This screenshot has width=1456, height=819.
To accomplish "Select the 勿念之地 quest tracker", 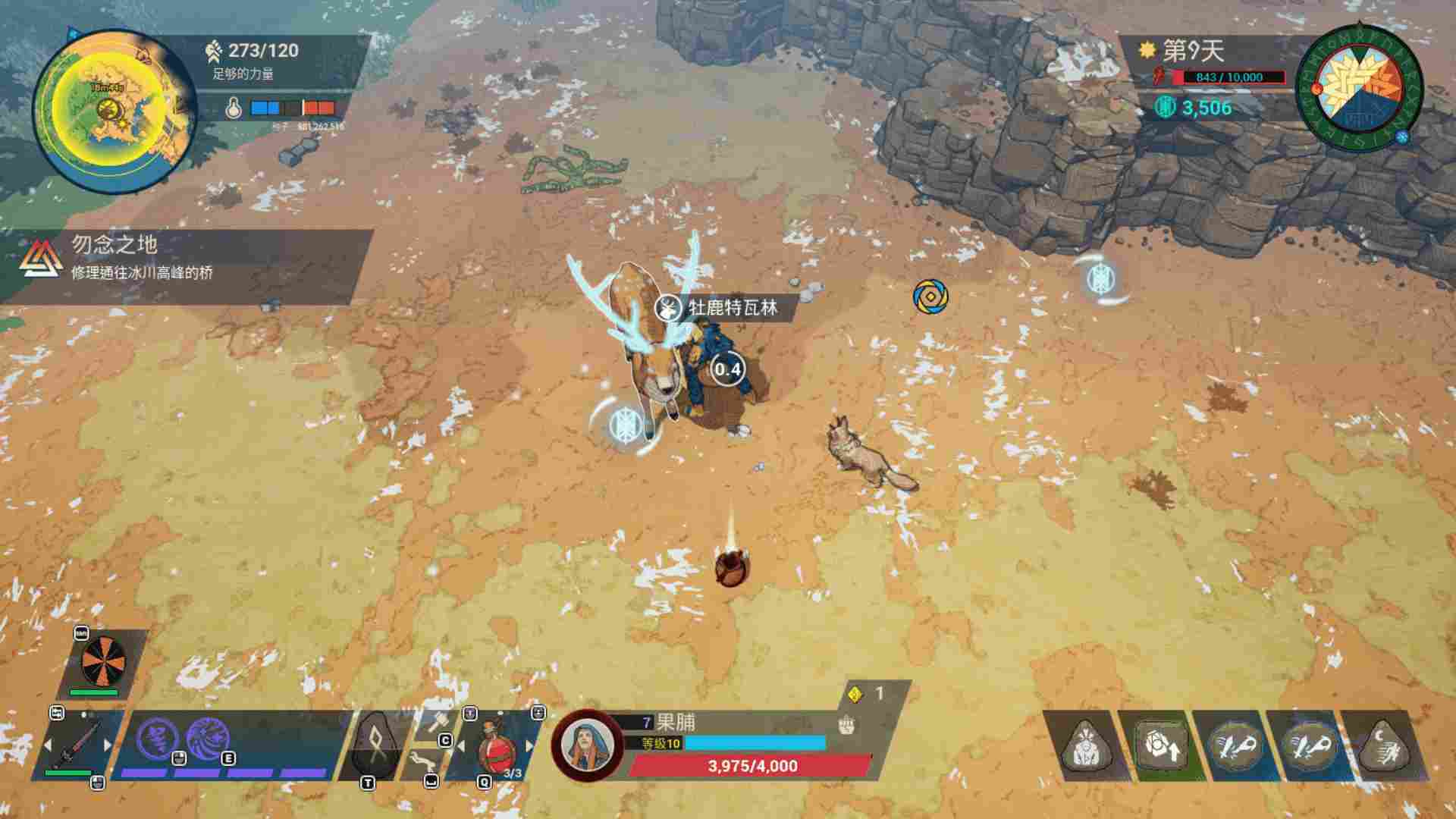I will pyautogui.click(x=186, y=258).
